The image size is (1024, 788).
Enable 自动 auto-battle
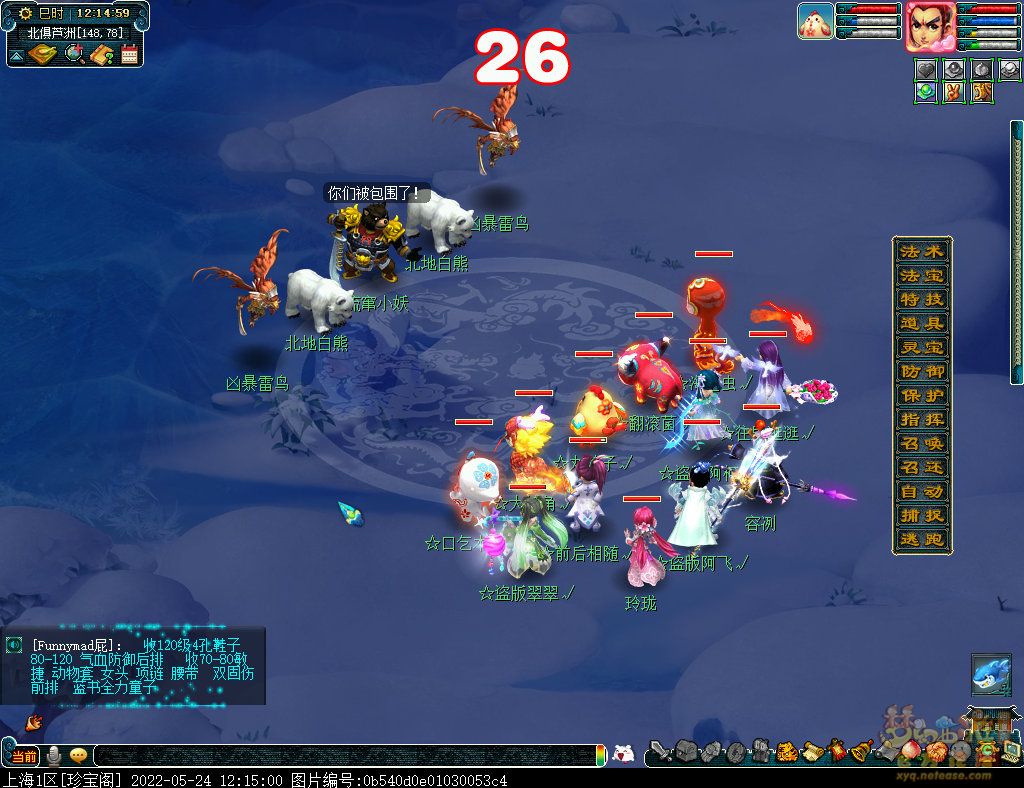coord(921,491)
